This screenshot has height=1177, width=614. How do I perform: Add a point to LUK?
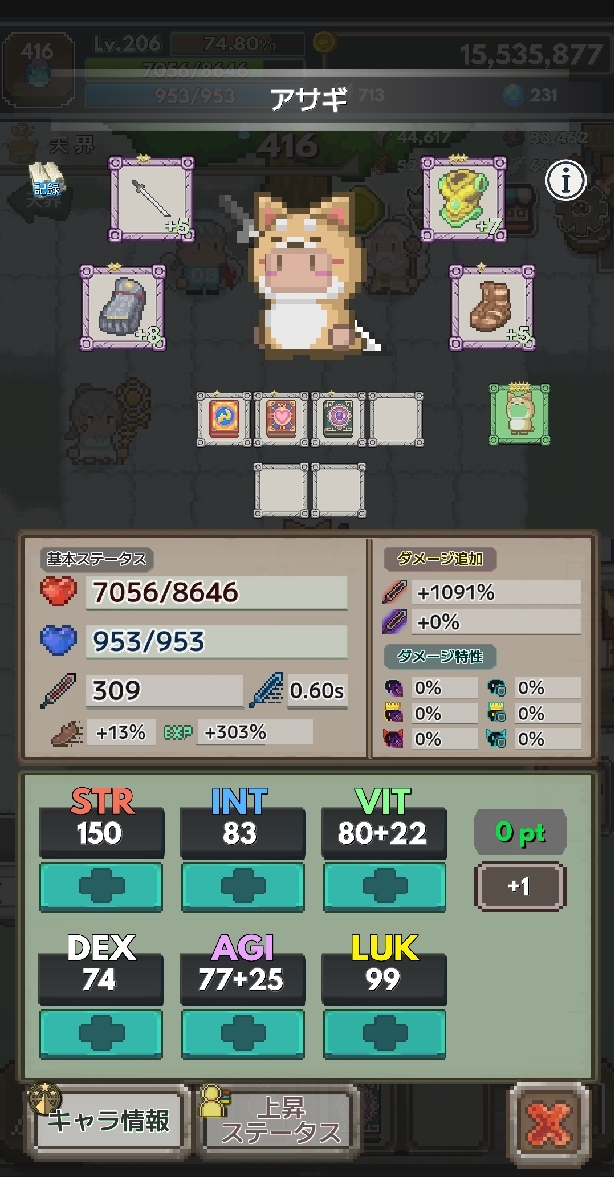coord(384,1034)
